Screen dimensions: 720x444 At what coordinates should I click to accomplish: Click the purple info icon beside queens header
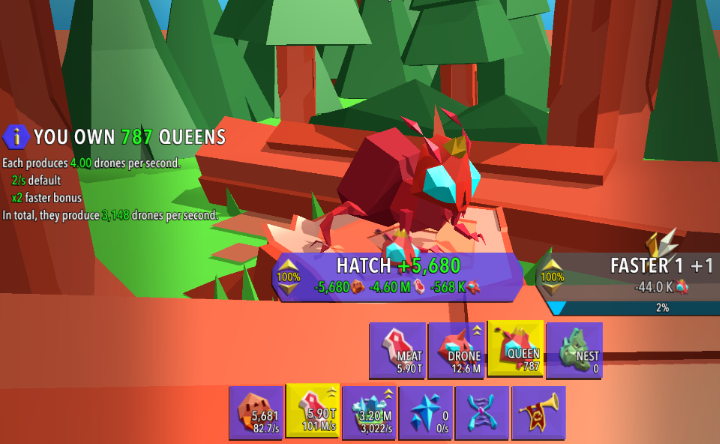[x=15, y=136]
